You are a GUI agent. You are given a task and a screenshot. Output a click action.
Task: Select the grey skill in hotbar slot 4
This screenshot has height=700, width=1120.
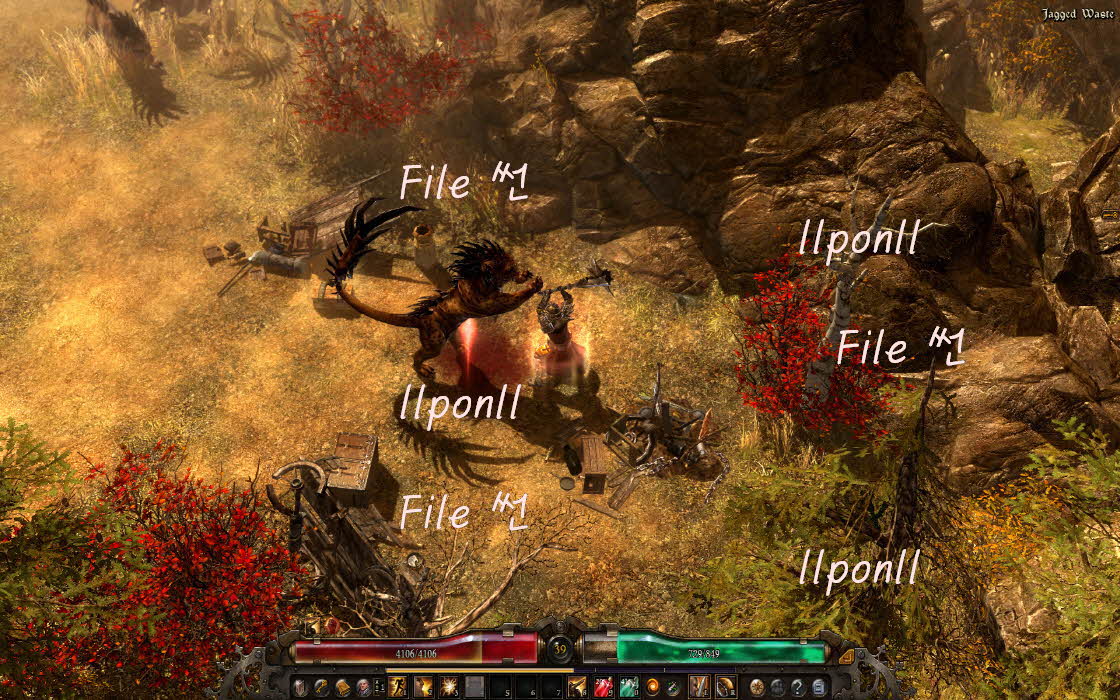475,687
